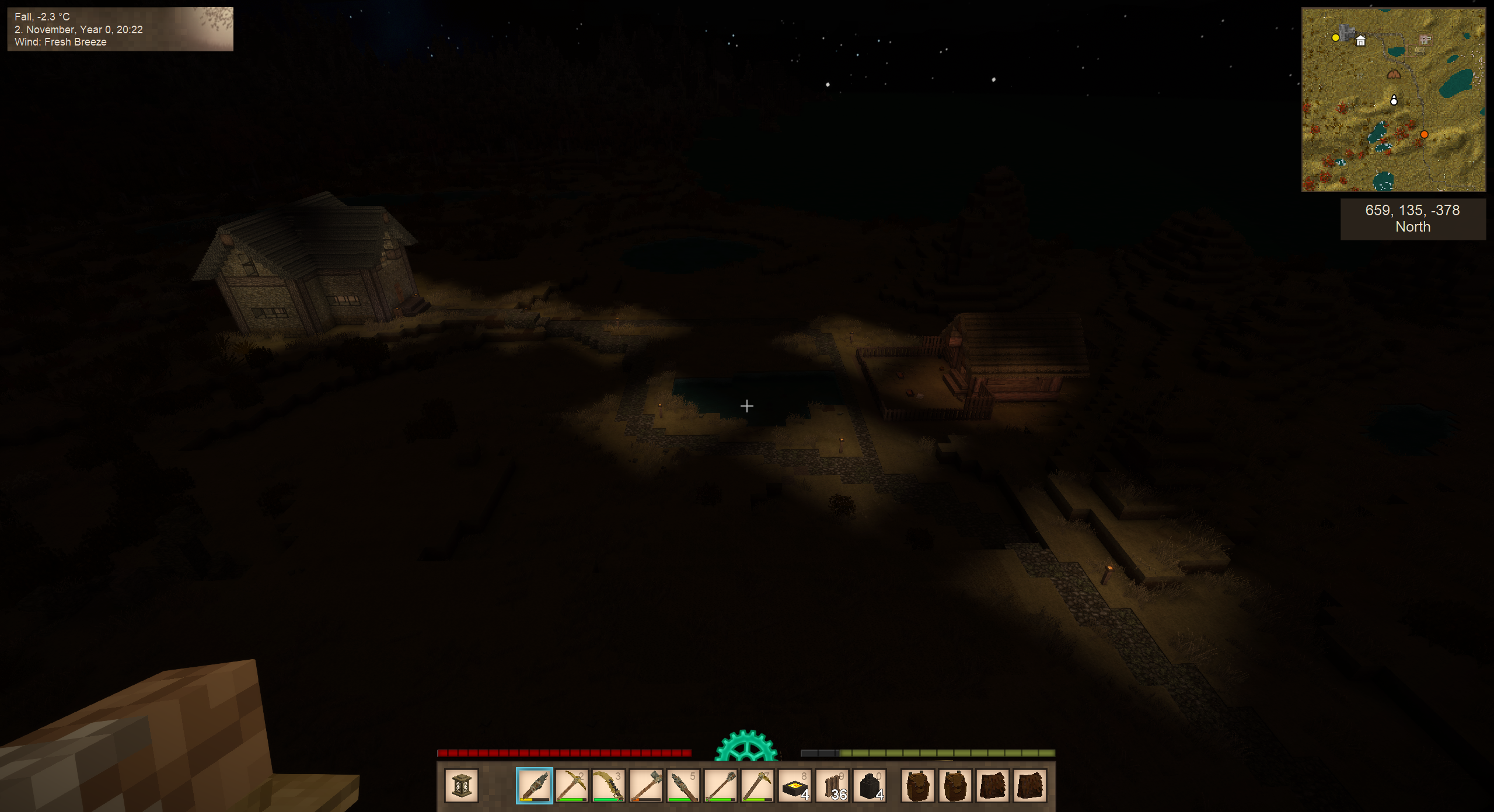Select the glowing ember item stack of 4
1494x812 pixels.
795,785
